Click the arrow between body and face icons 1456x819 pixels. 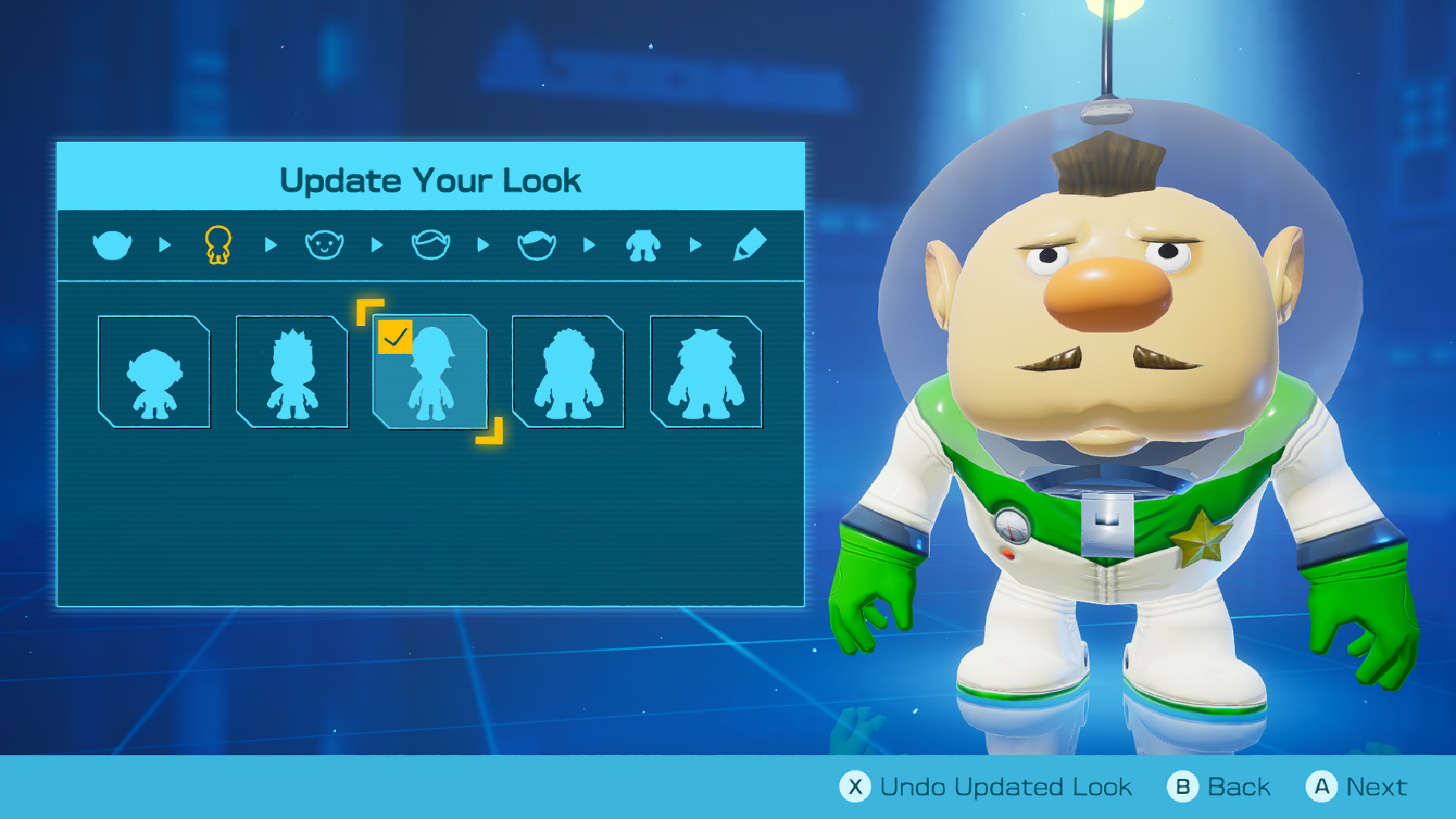pos(270,244)
